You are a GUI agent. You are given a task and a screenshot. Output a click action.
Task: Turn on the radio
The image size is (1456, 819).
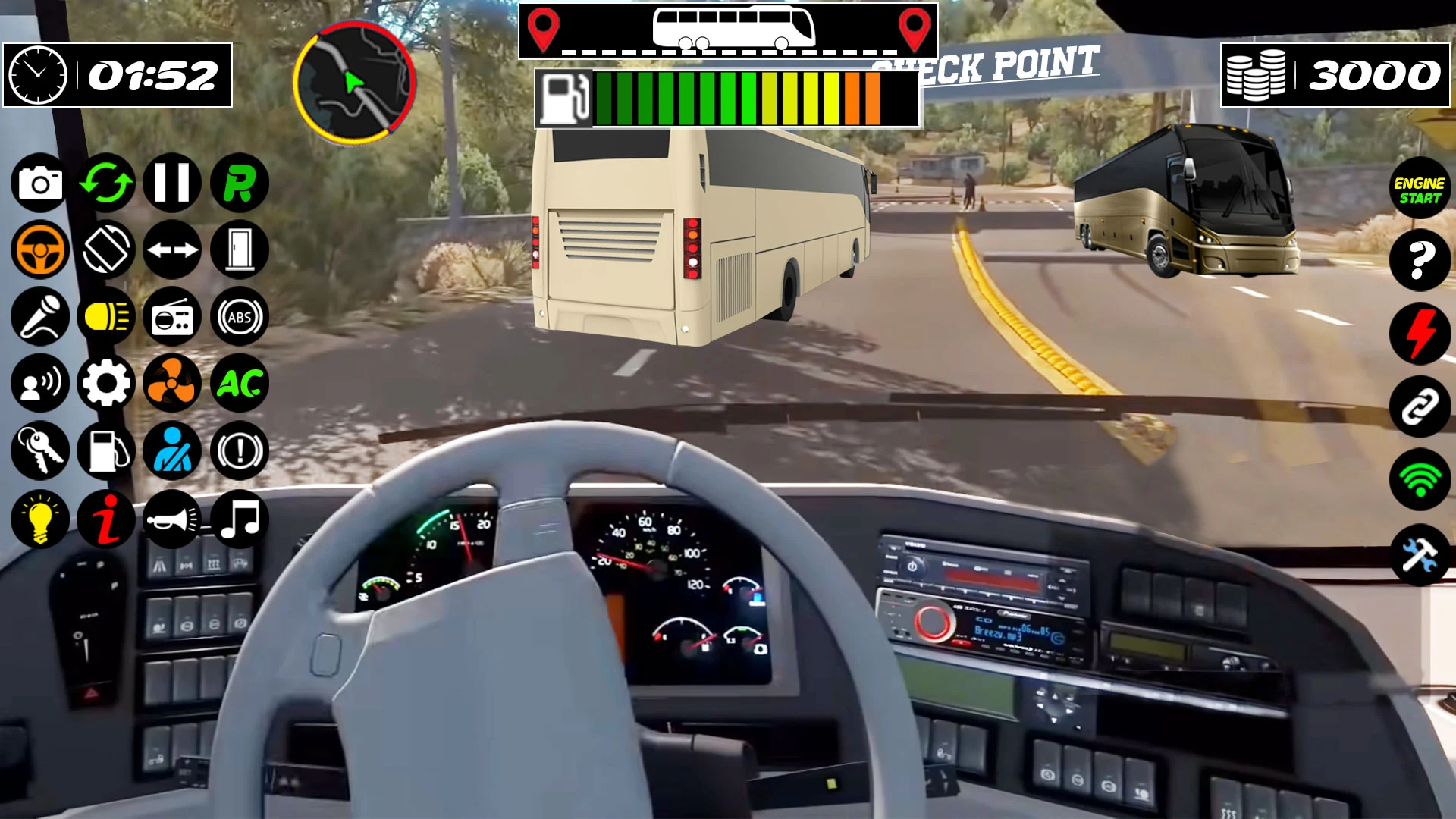point(172,317)
